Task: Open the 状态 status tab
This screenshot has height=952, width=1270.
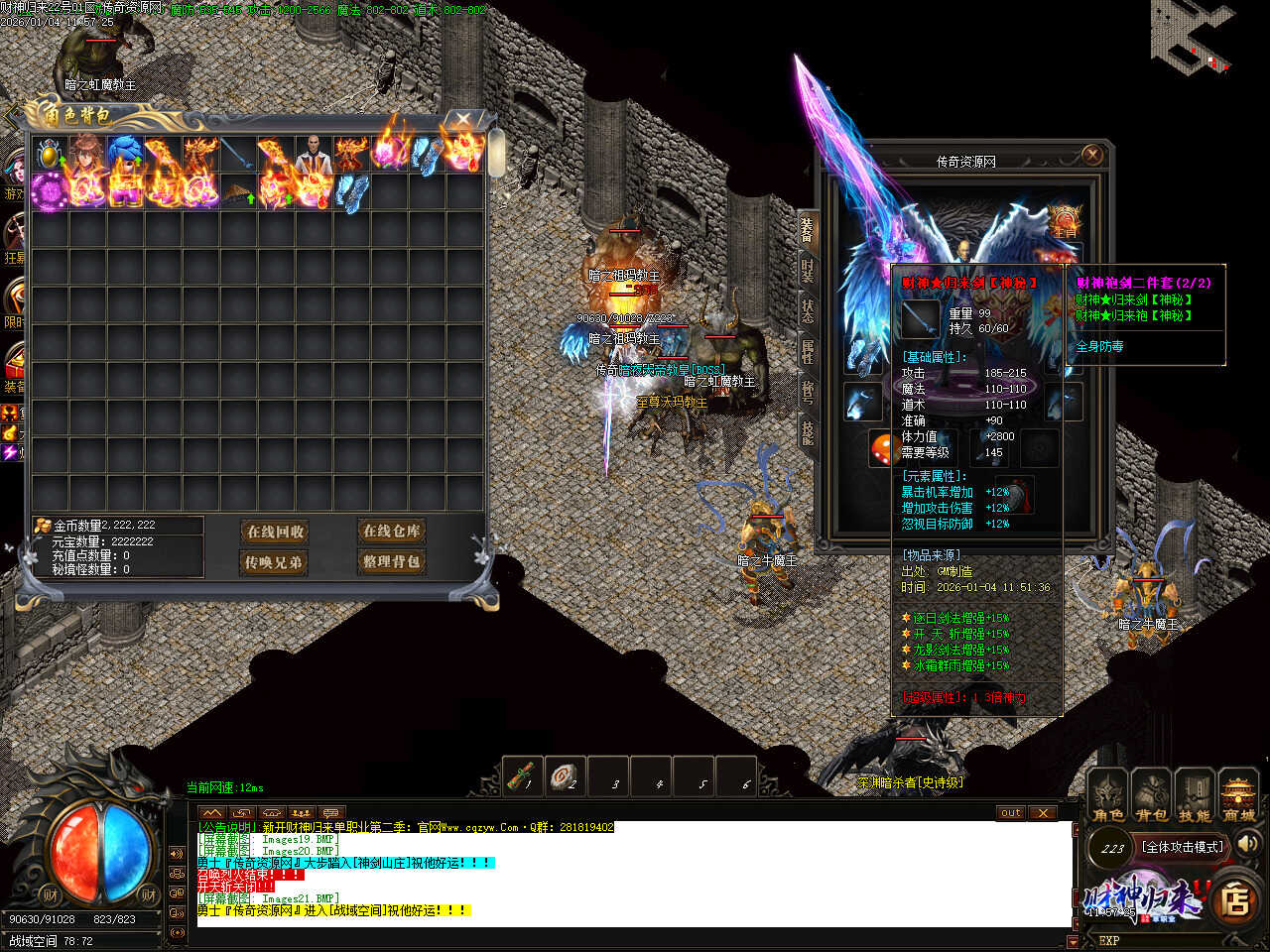Action: click(808, 309)
